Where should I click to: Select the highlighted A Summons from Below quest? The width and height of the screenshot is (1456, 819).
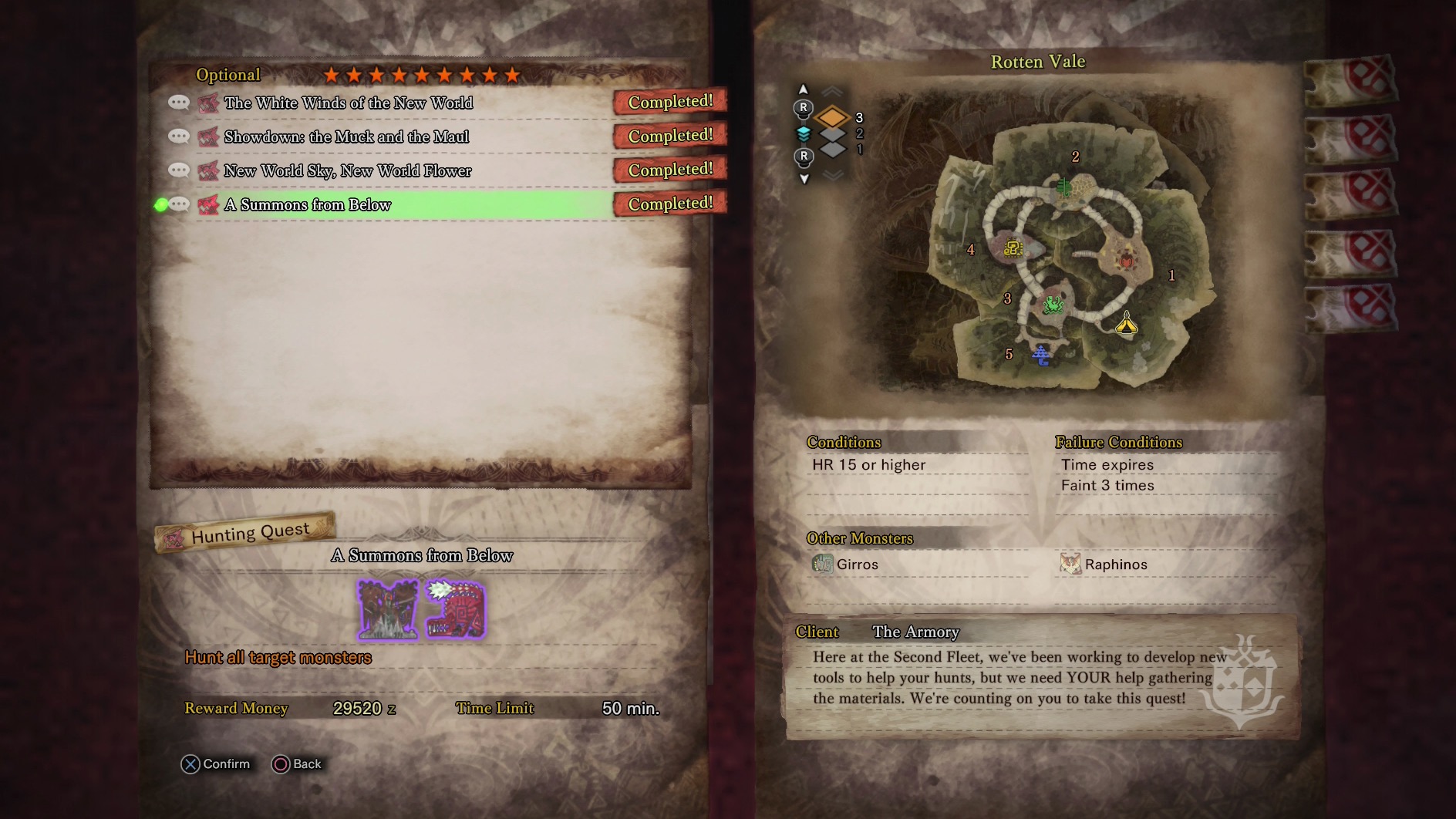308,204
